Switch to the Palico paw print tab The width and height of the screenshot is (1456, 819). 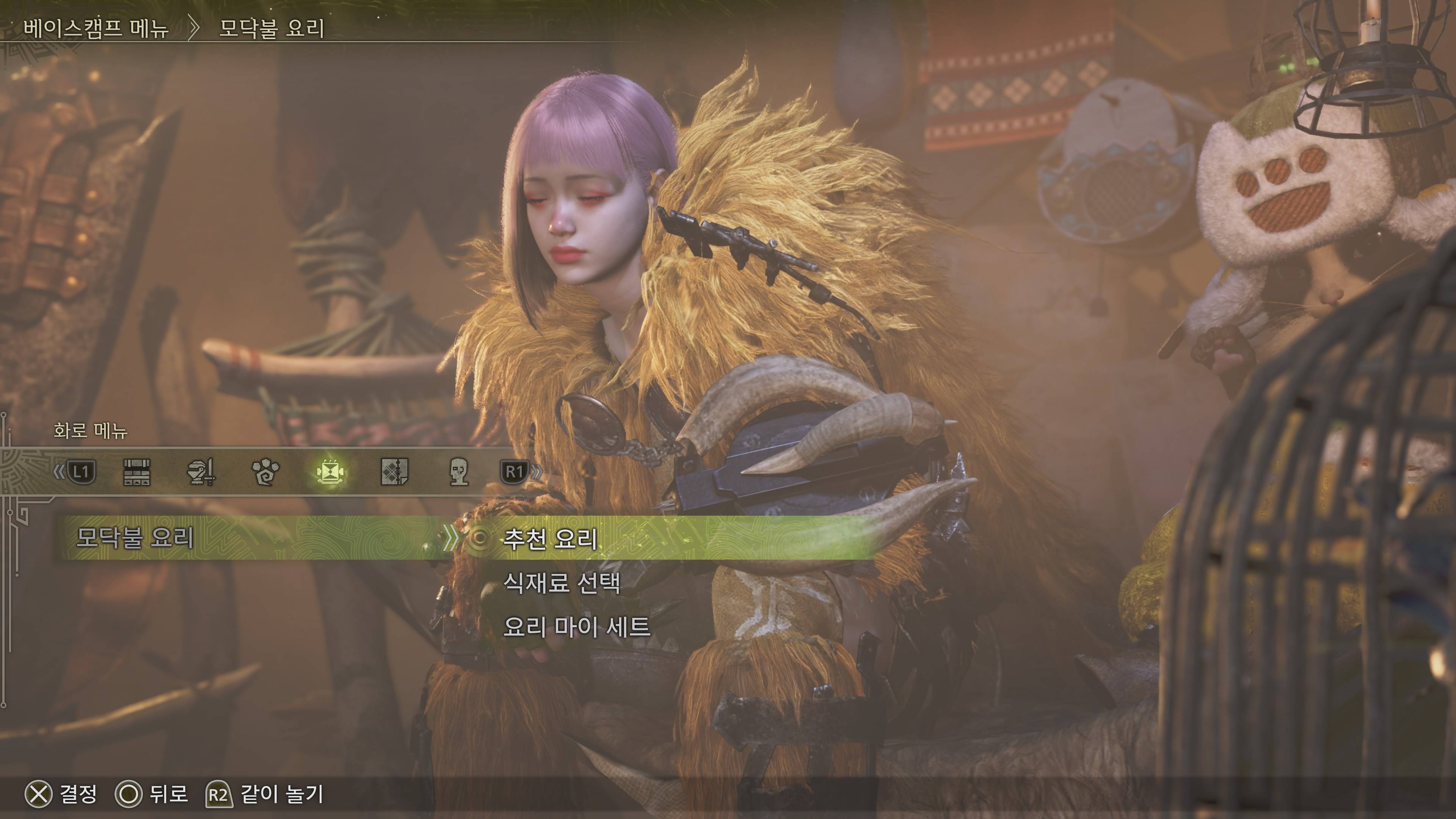click(265, 471)
